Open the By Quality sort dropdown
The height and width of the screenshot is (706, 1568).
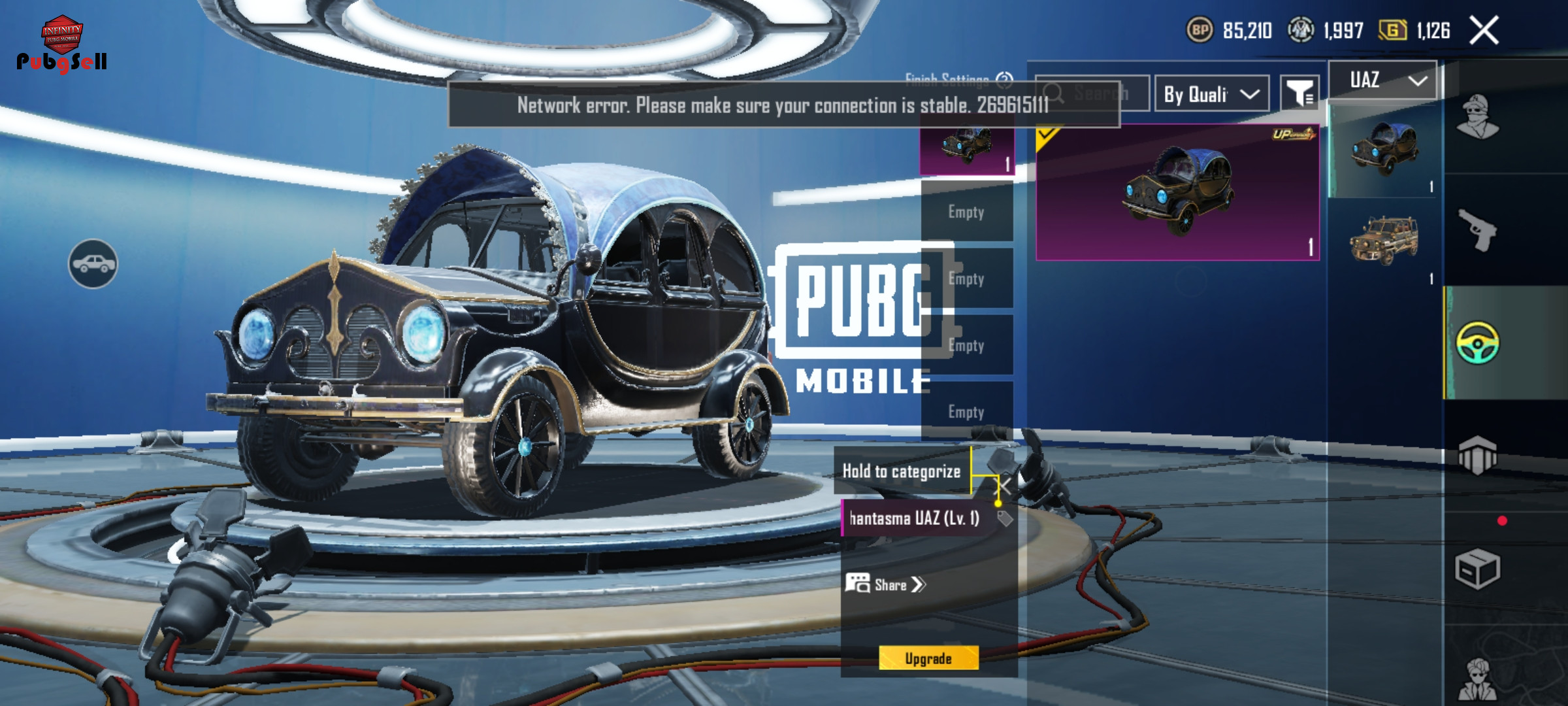pos(1211,94)
